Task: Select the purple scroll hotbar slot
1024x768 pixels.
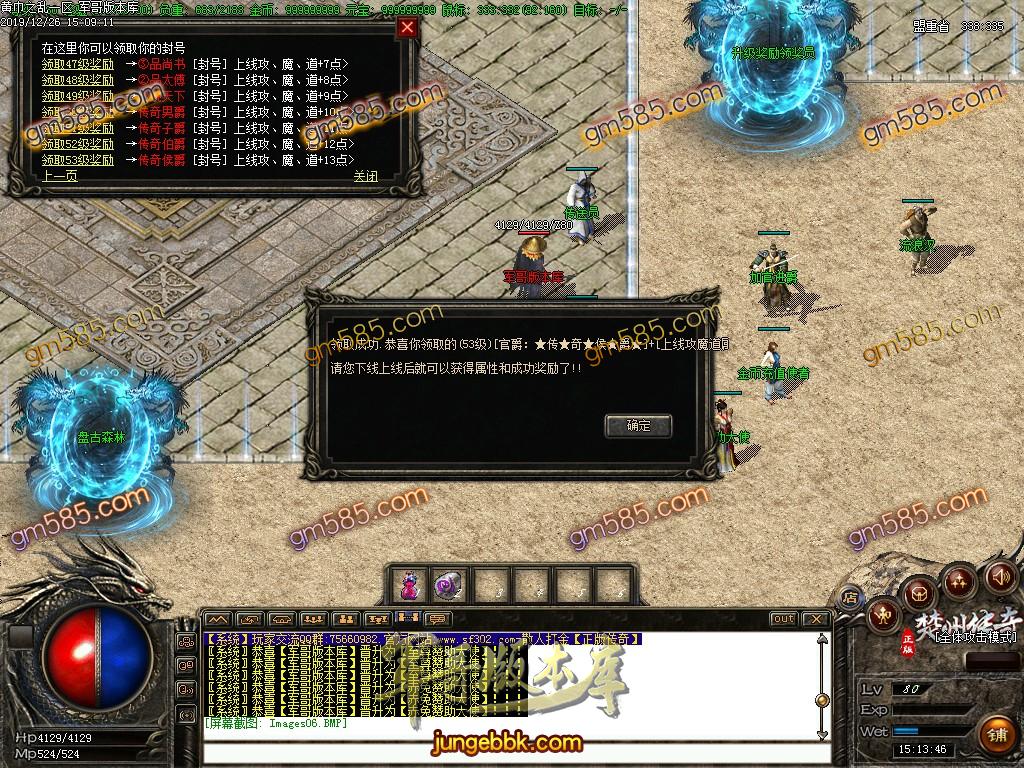Action: pos(445,584)
